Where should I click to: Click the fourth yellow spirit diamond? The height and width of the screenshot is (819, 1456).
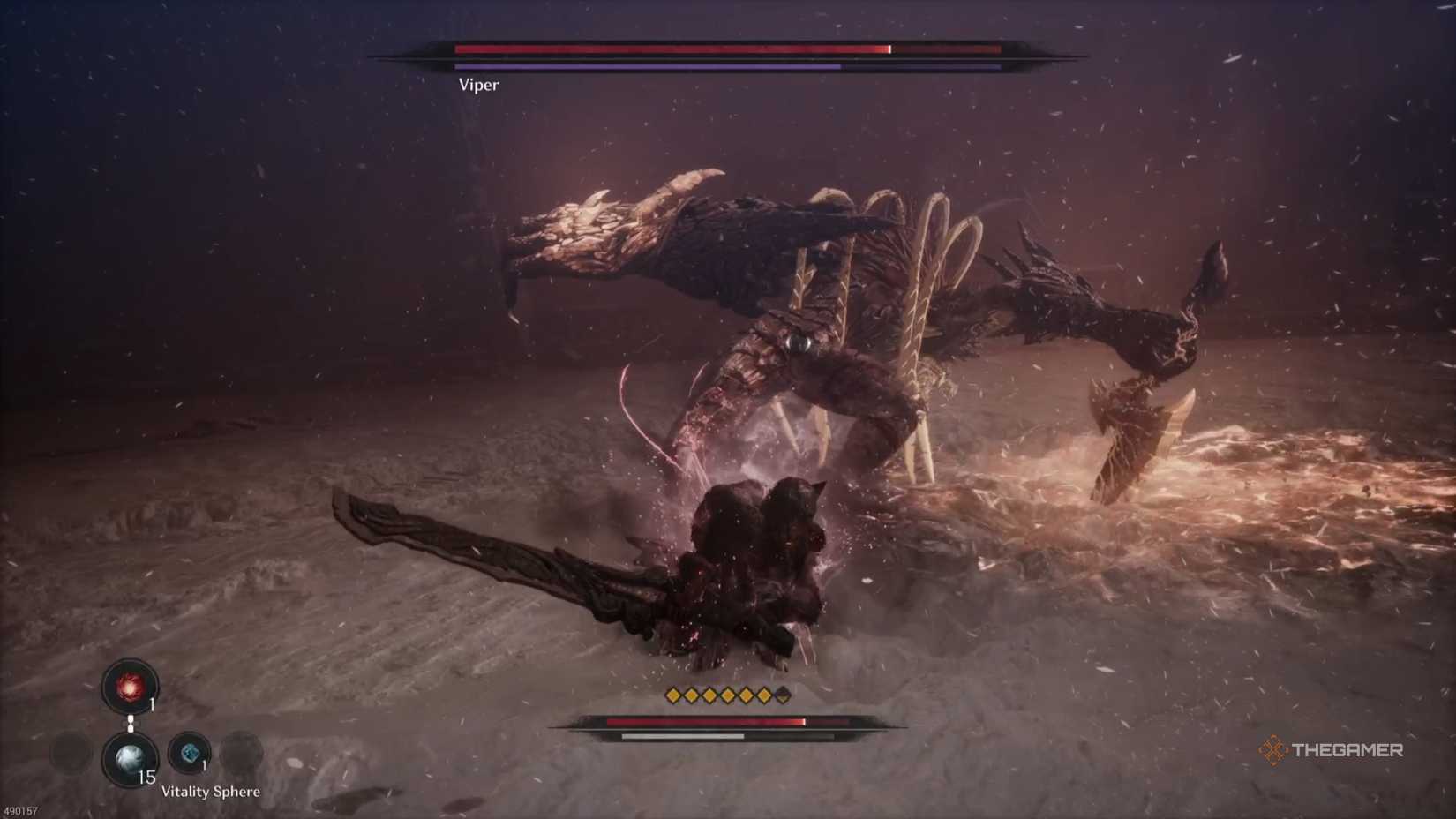pyautogui.click(x=728, y=695)
